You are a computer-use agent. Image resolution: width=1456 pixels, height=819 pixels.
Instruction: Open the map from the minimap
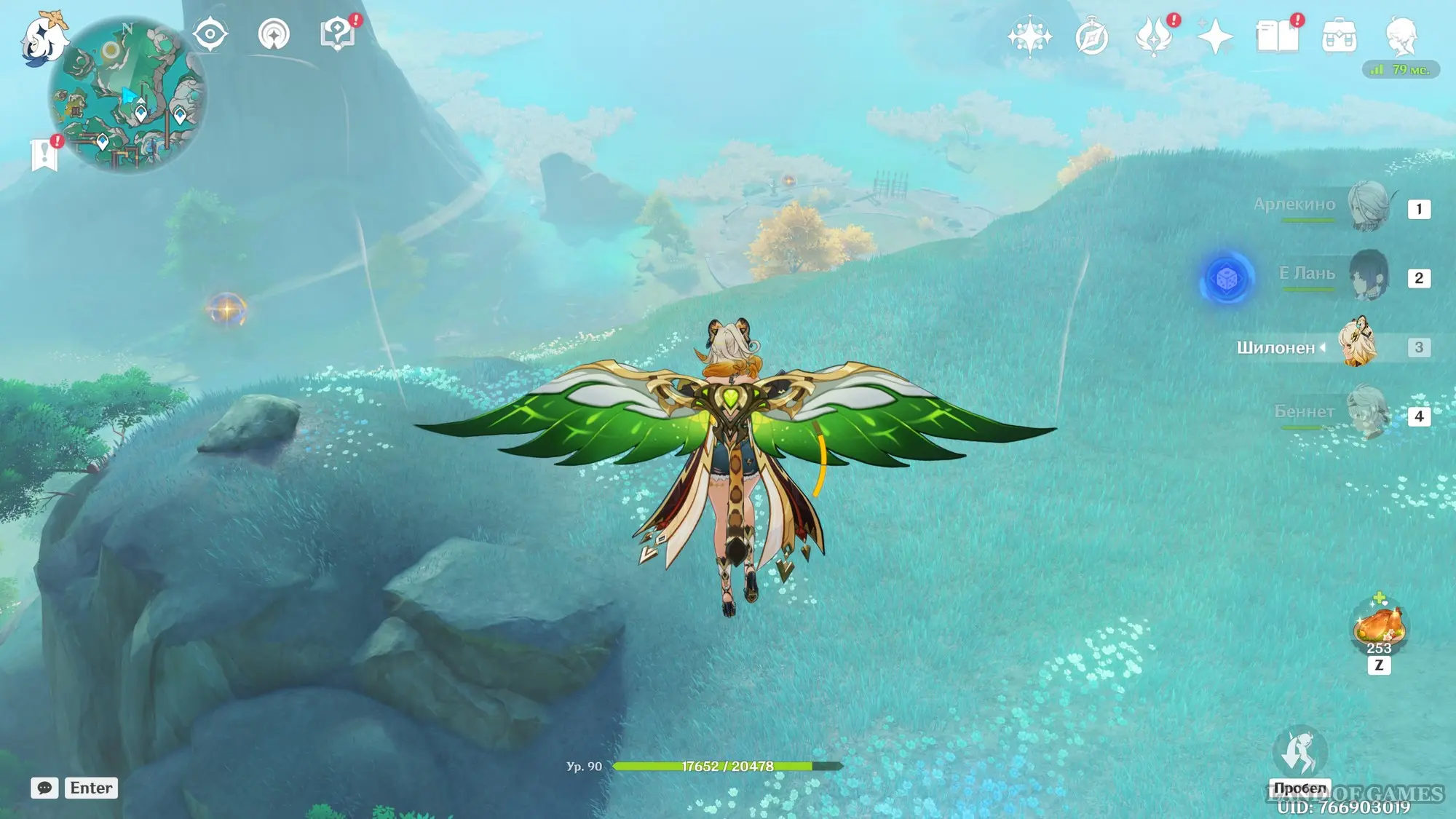127,95
